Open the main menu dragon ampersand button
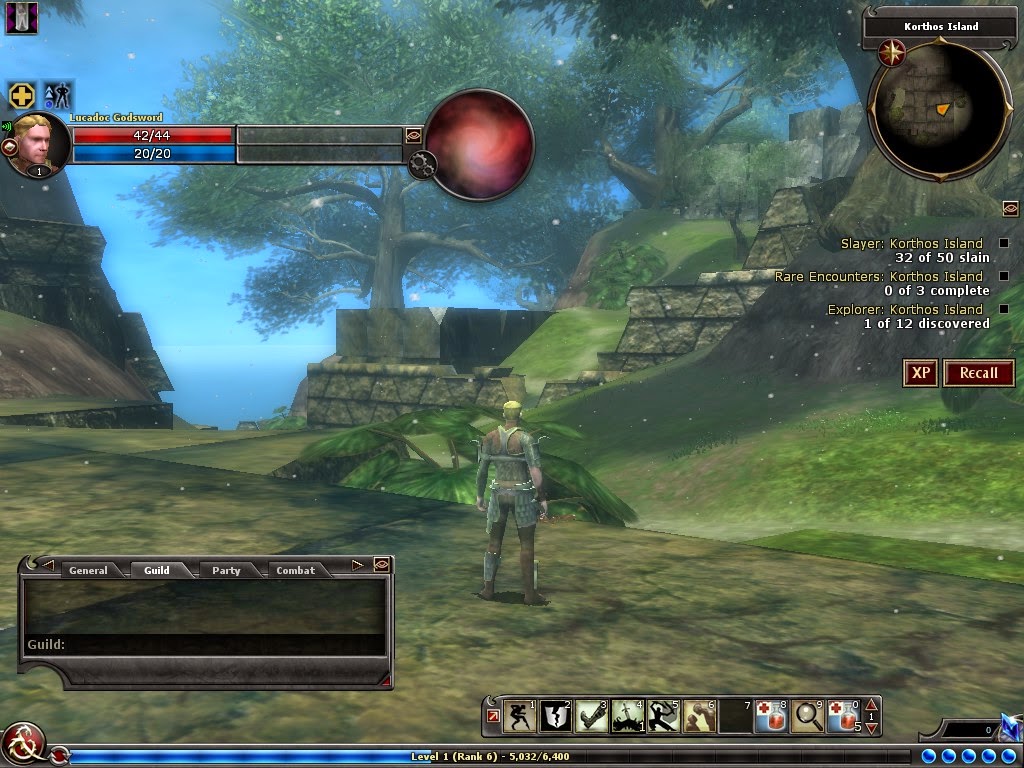1024x768 pixels. [22, 743]
